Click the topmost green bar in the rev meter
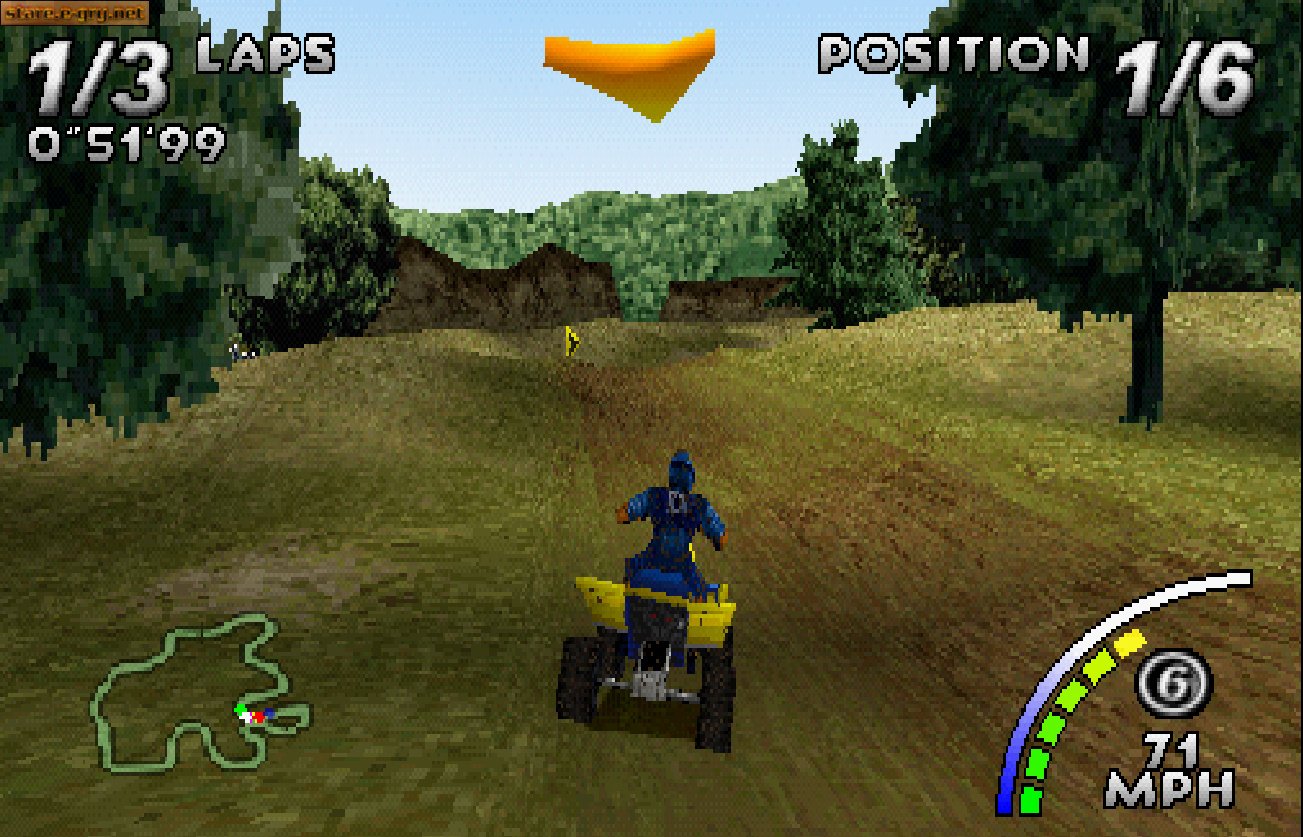 pyautogui.click(x=1097, y=662)
